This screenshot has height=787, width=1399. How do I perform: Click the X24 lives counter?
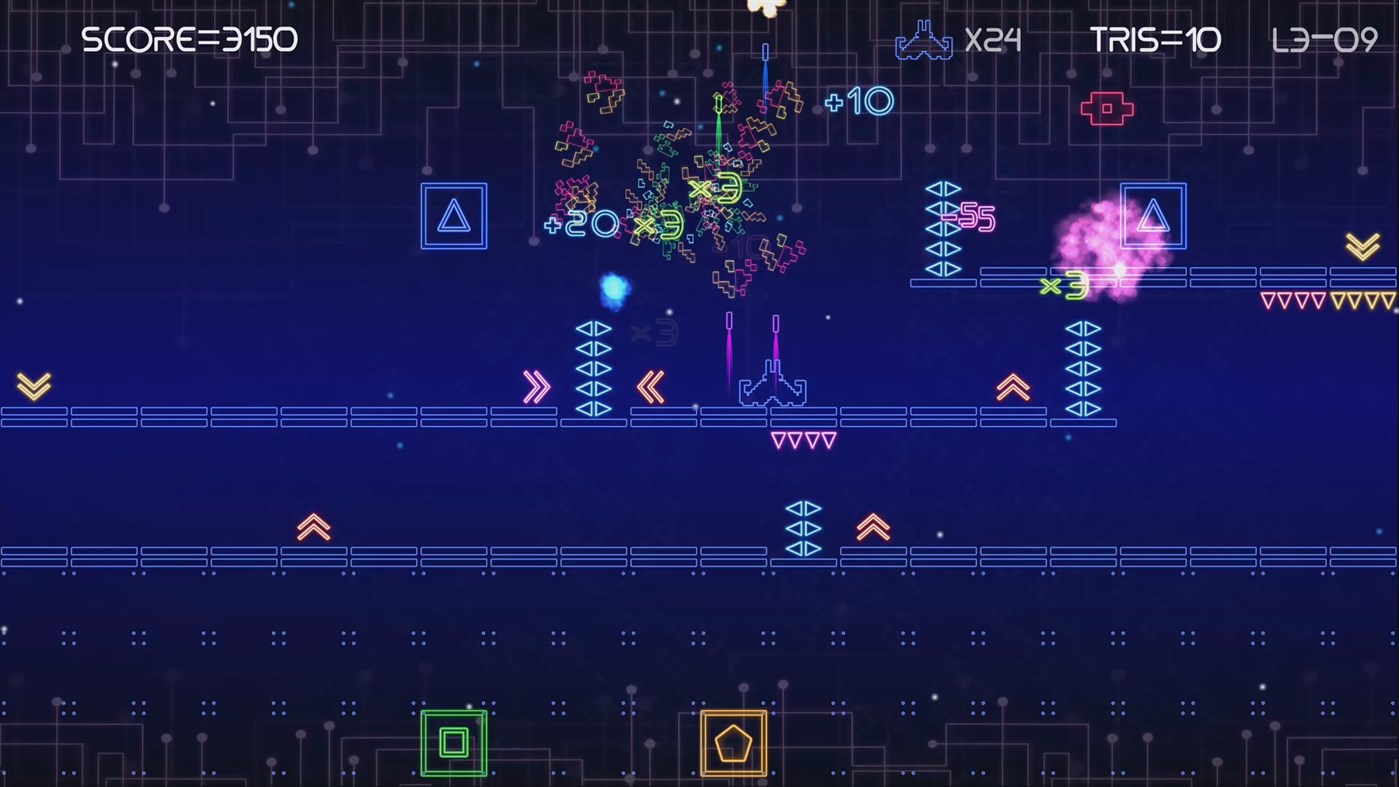(x=994, y=41)
